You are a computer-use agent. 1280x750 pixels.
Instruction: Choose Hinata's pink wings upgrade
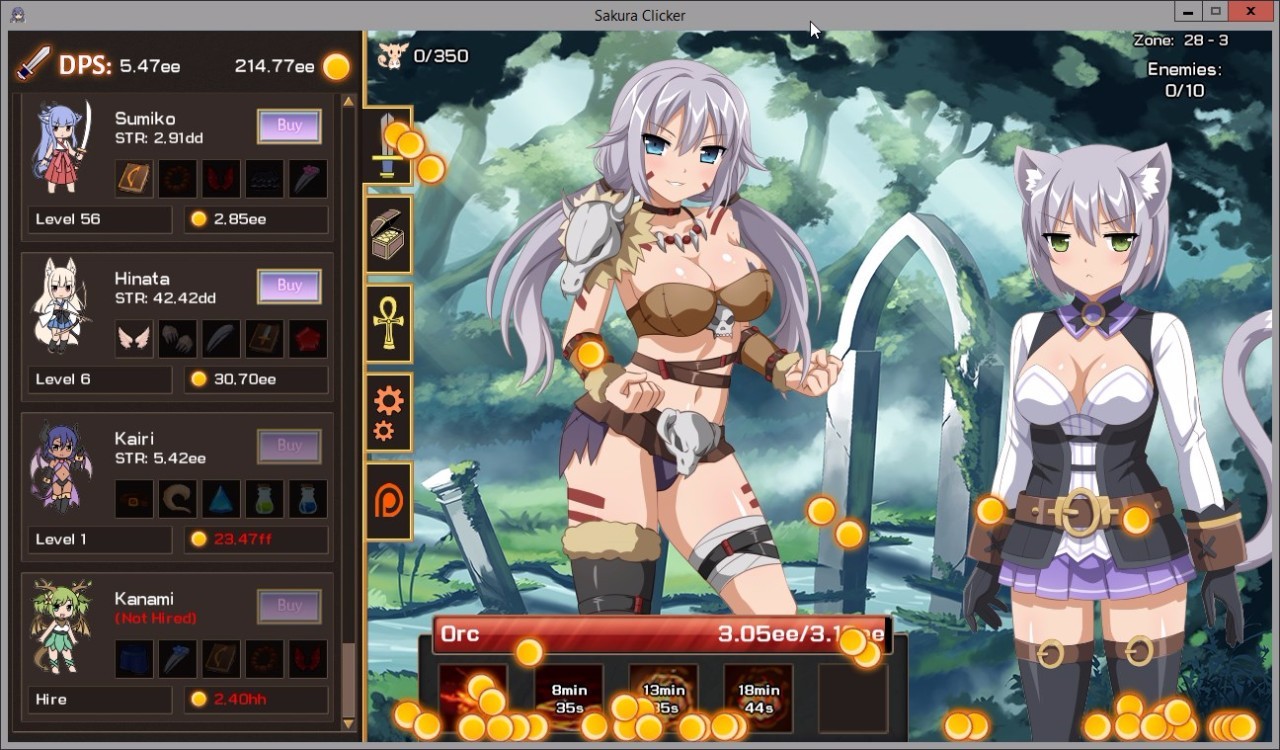pos(134,339)
